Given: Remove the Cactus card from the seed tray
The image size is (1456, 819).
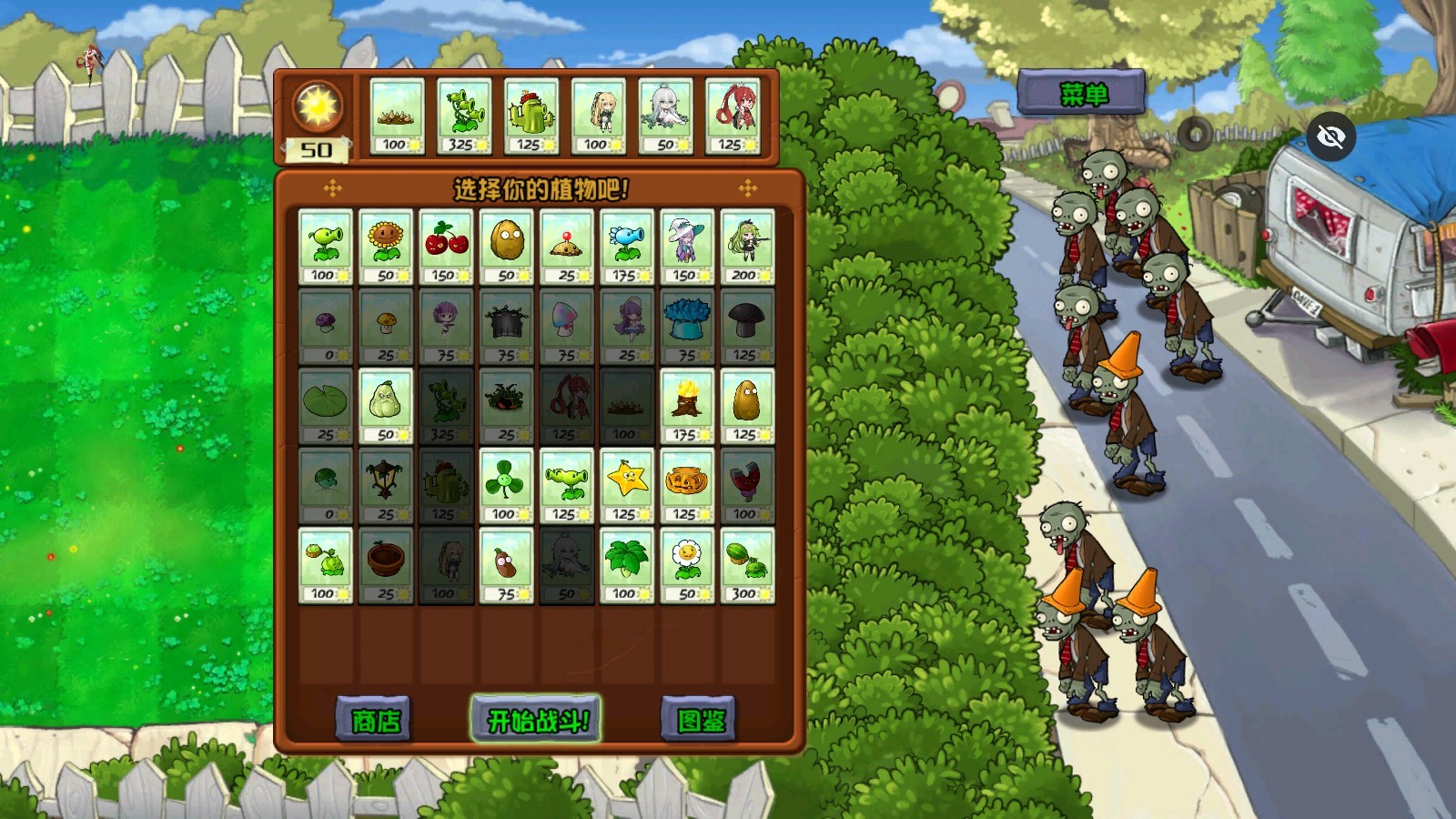Looking at the screenshot, I should [531, 116].
